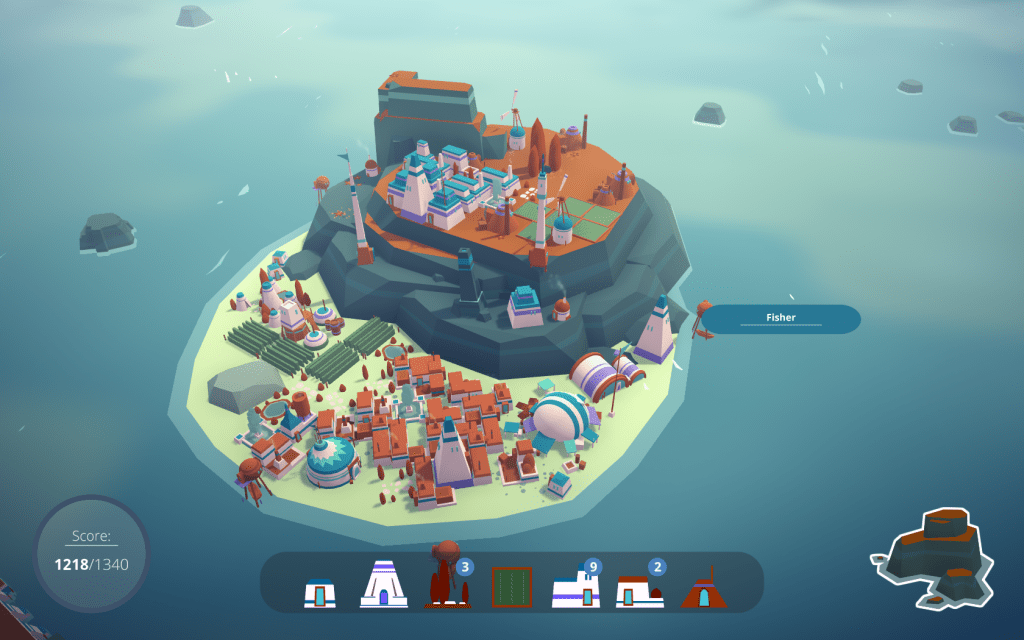This screenshot has height=640, width=1024.
Task: Pick the red tree park building
Action: click(445, 582)
